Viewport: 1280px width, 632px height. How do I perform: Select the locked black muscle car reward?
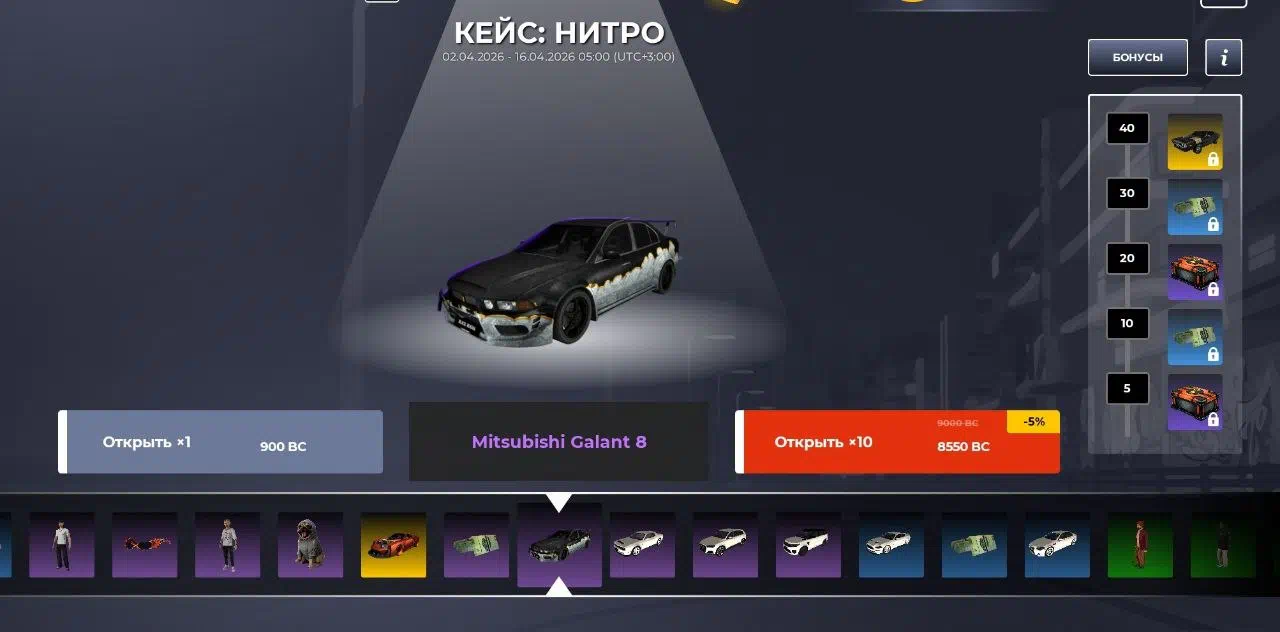click(1195, 140)
